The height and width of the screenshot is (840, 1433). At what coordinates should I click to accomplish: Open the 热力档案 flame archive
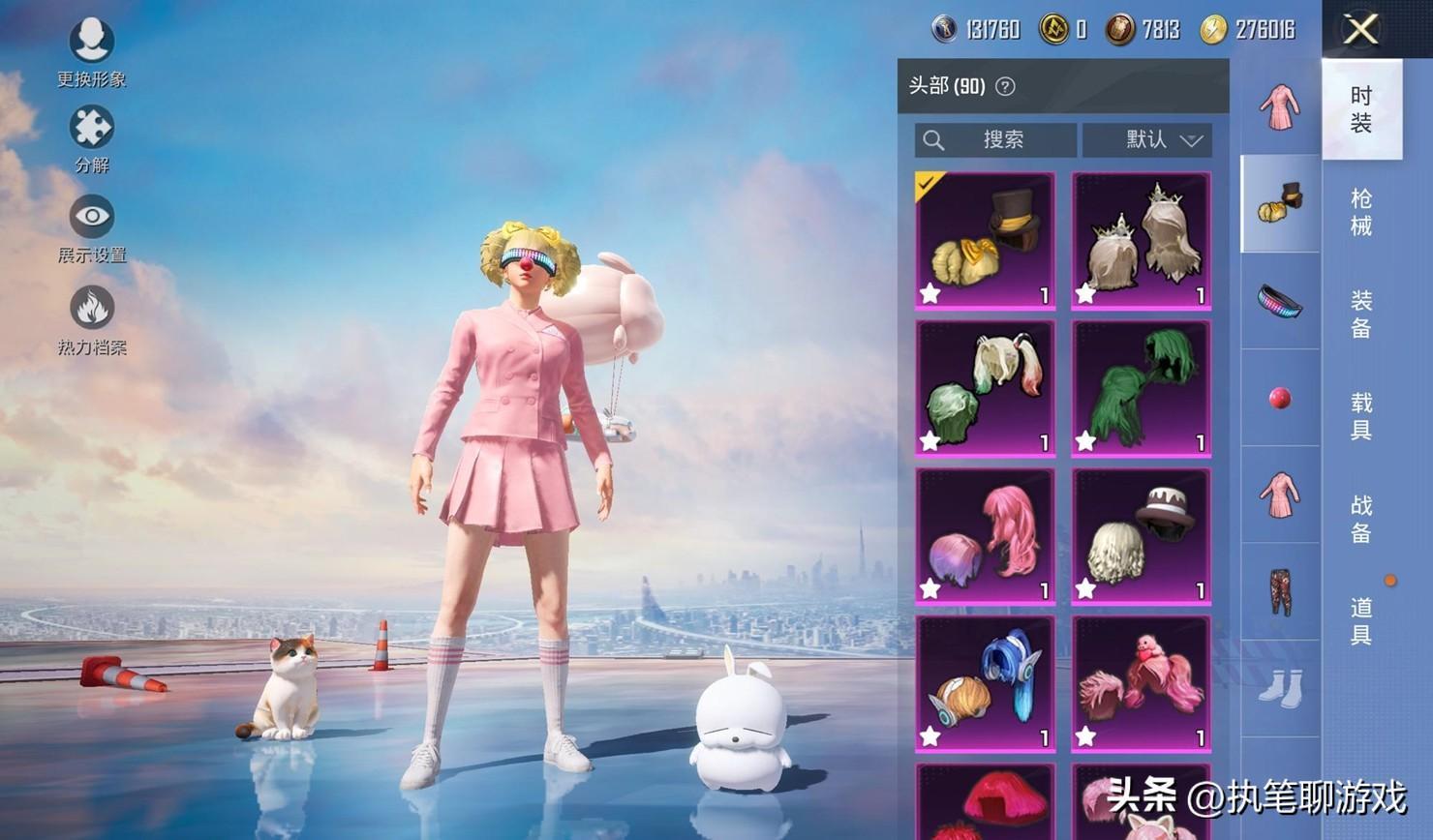[x=92, y=318]
